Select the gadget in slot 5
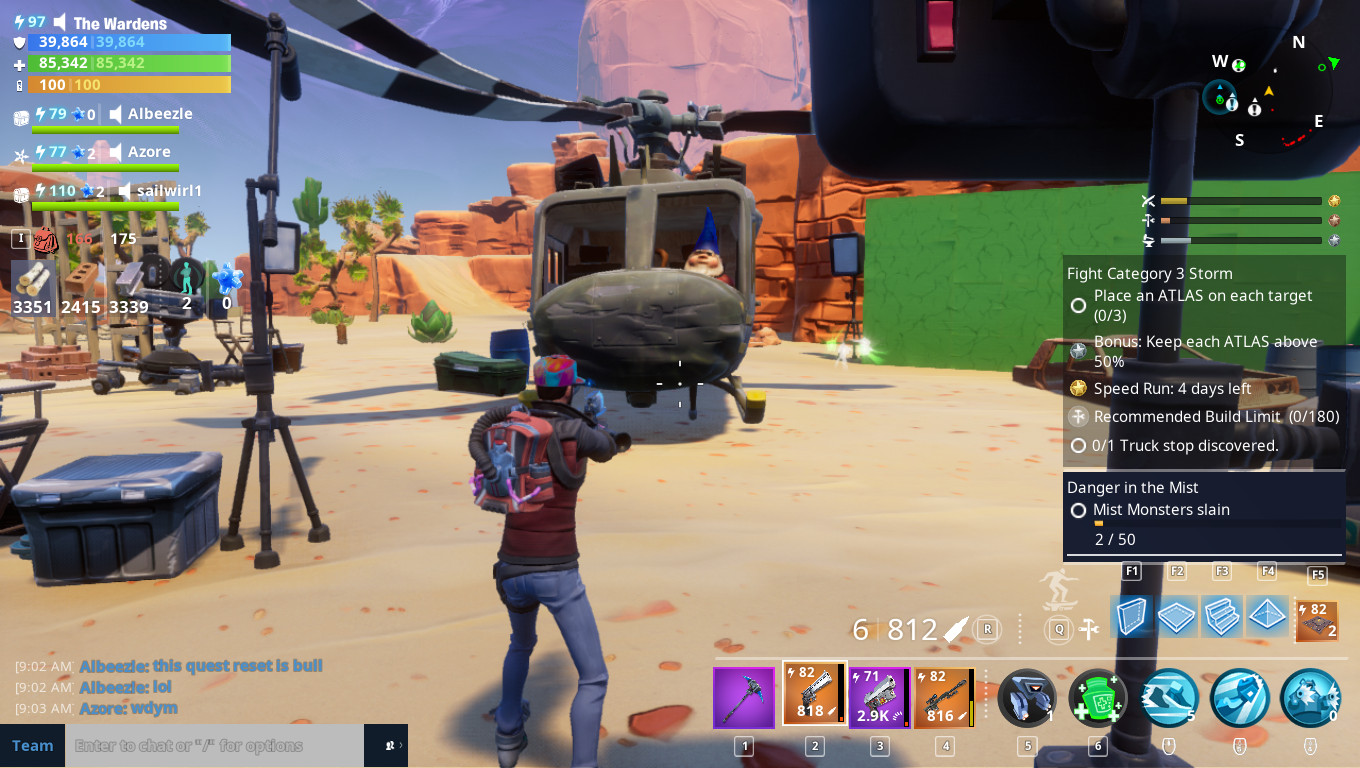 1028,697
